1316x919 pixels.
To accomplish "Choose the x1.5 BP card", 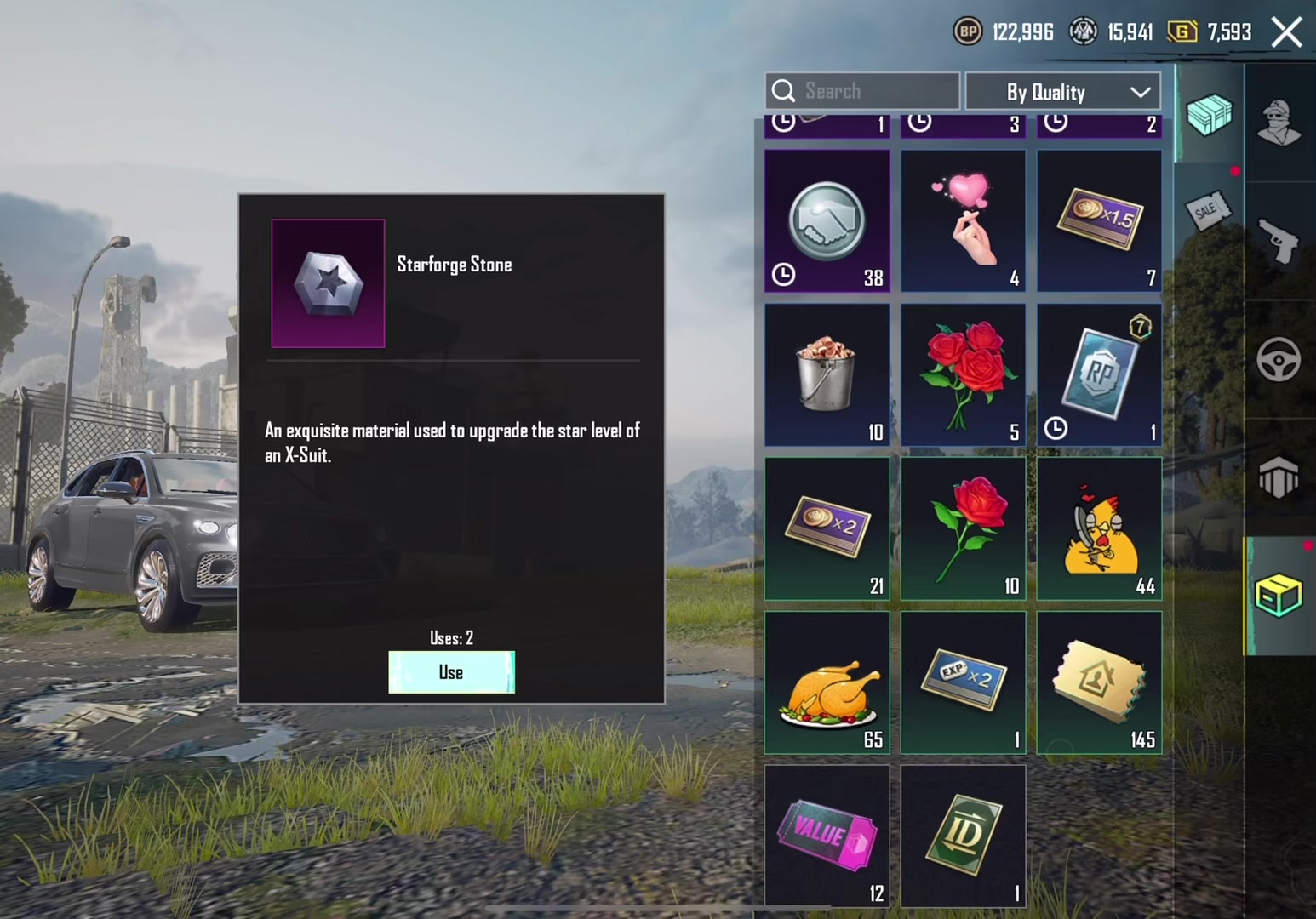I will 1100,221.
